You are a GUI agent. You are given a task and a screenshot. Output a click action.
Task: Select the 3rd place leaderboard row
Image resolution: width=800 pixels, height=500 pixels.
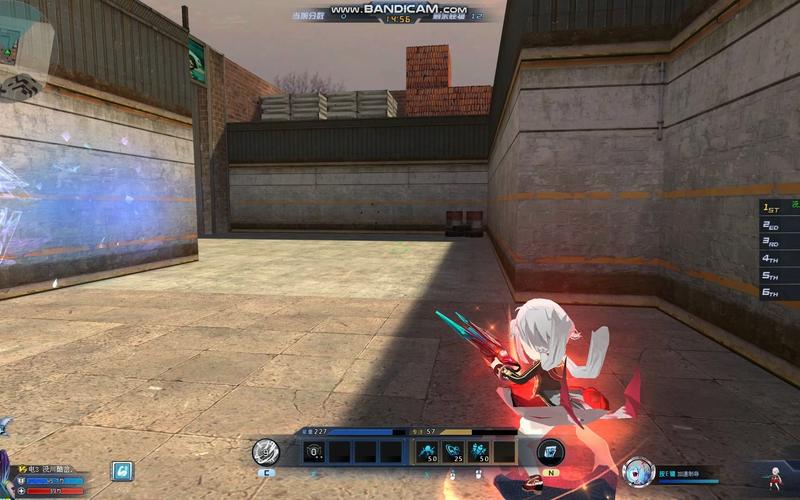click(779, 242)
